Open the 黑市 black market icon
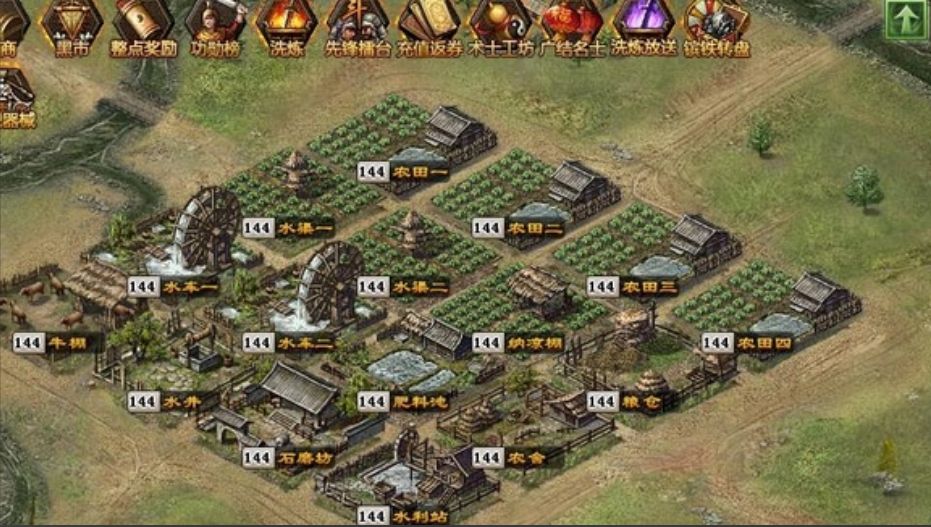Image resolution: width=931 pixels, height=527 pixels. click(x=71, y=23)
